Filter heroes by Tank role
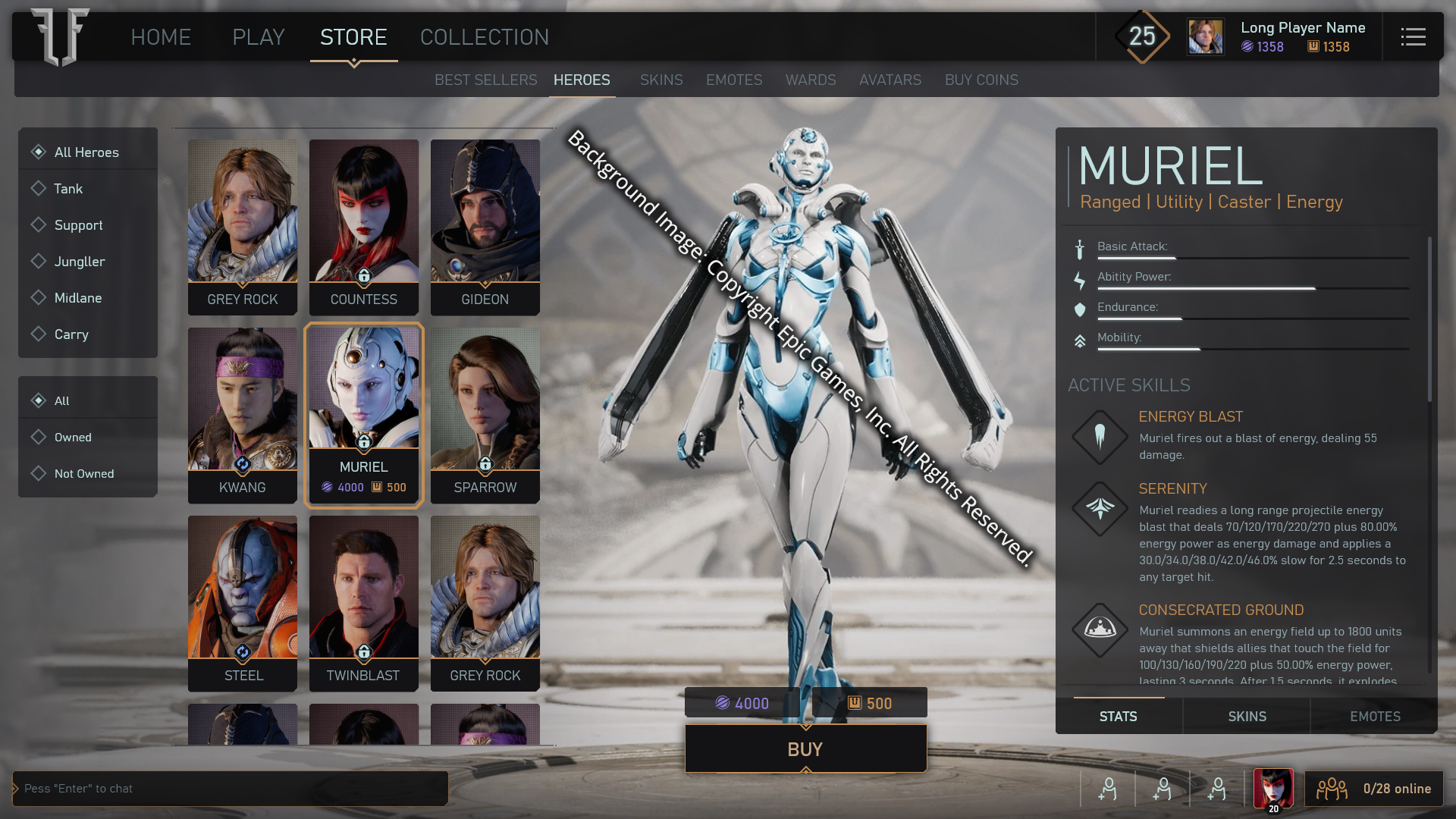Viewport: 1456px width, 819px height. pyautogui.click(x=68, y=189)
